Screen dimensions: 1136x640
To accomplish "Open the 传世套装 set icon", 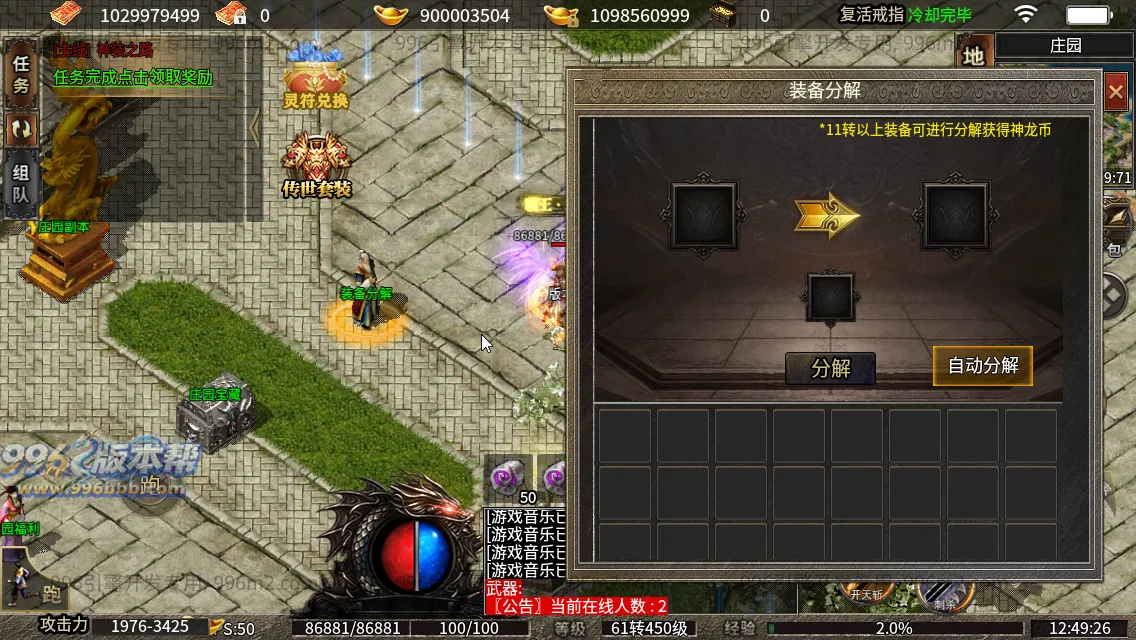I will pyautogui.click(x=316, y=164).
